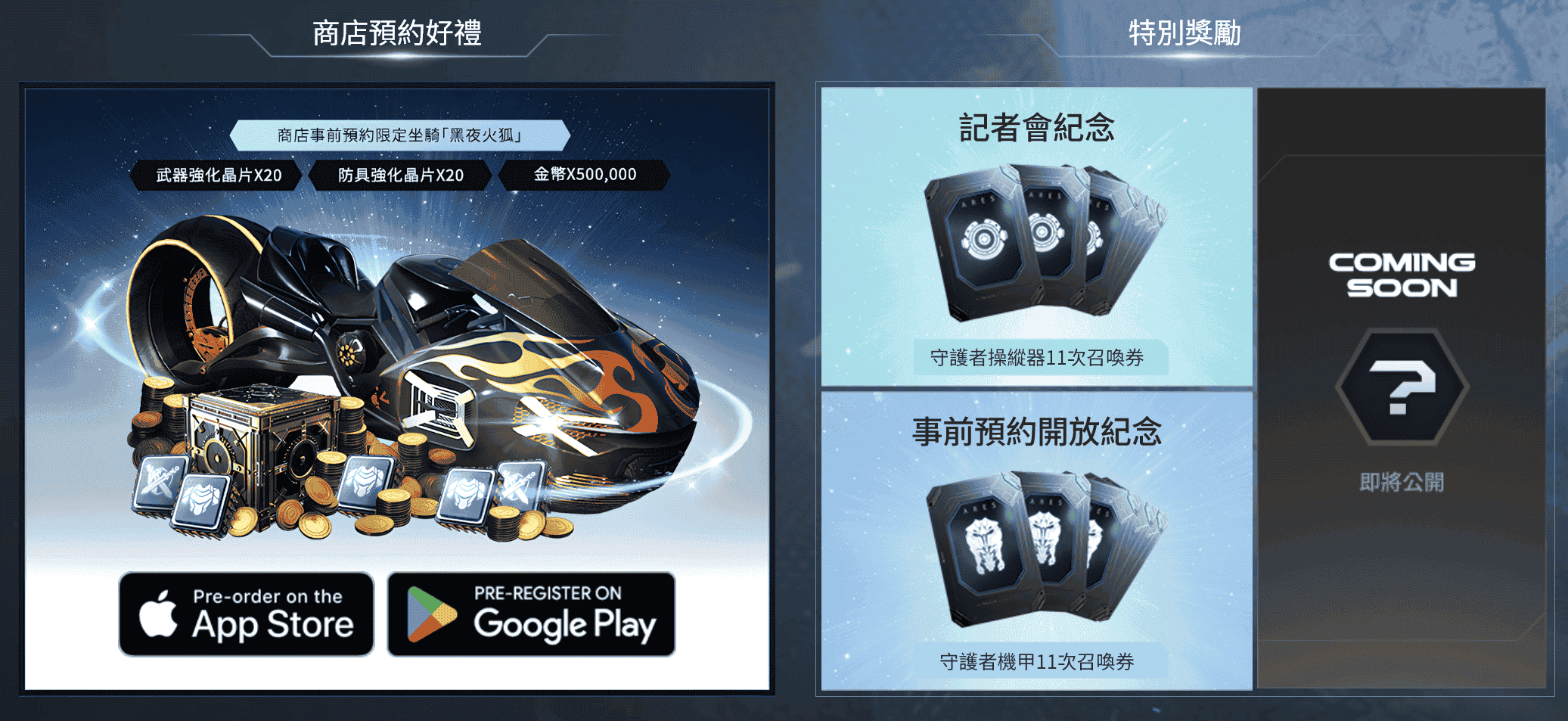The width and height of the screenshot is (1568, 721).
Task: Click the Apple logo on App Store badge
Action: click(x=160, y=614)
